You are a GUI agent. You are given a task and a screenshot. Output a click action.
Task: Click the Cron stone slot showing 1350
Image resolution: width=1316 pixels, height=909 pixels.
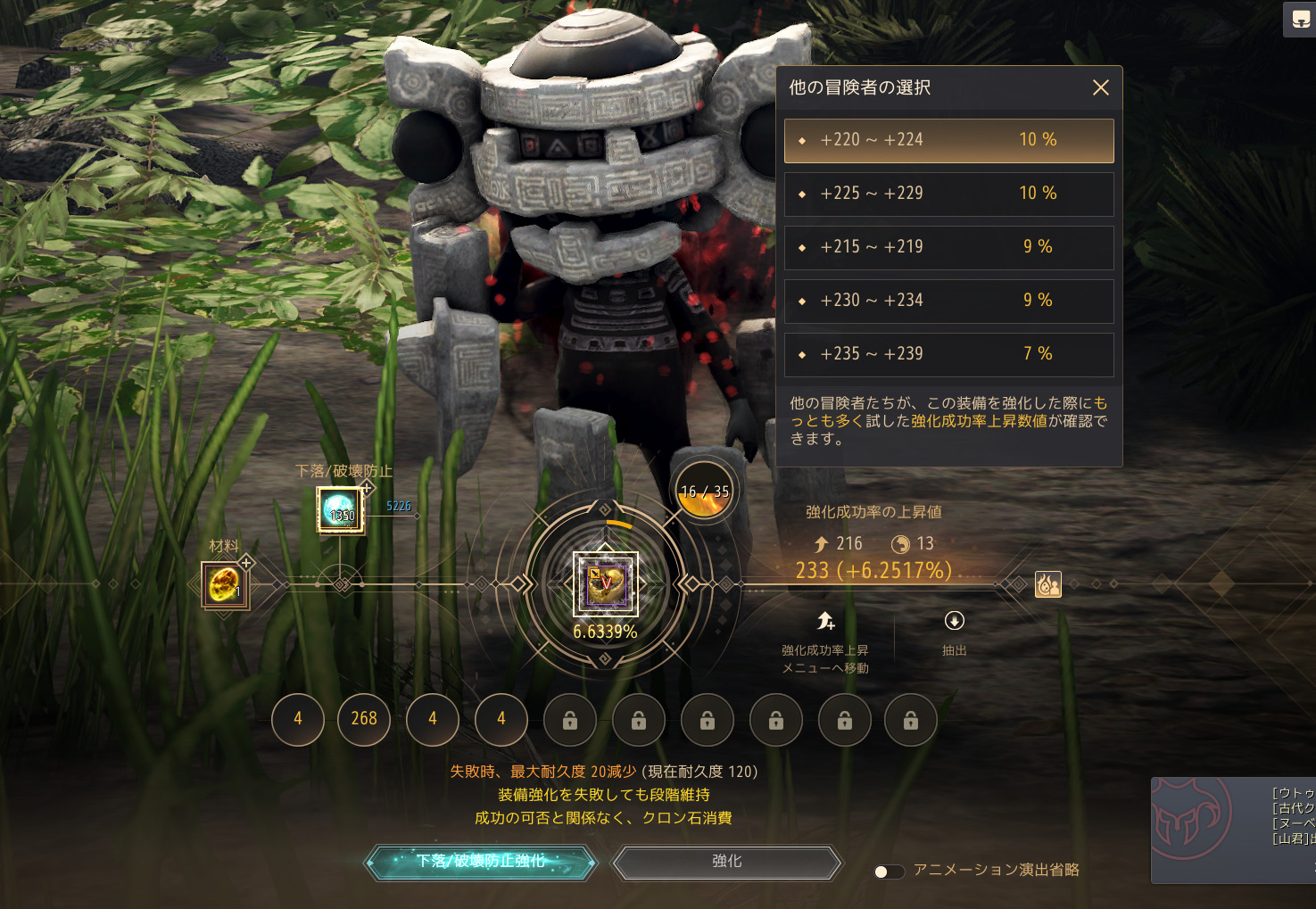341,510
